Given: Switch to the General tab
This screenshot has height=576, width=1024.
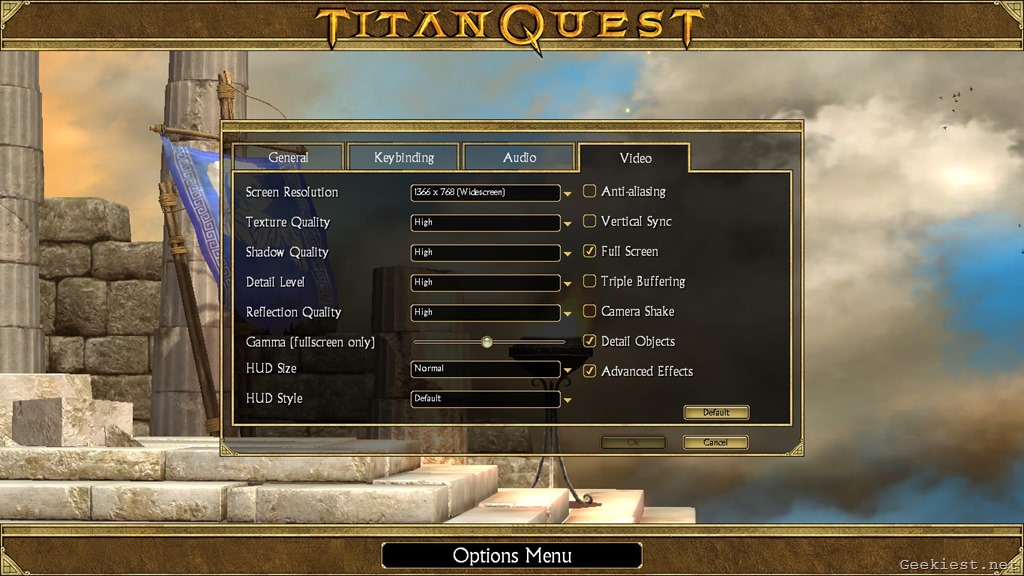Looking at the screenshot, I should pyautogui.click(x=288, y=158).
